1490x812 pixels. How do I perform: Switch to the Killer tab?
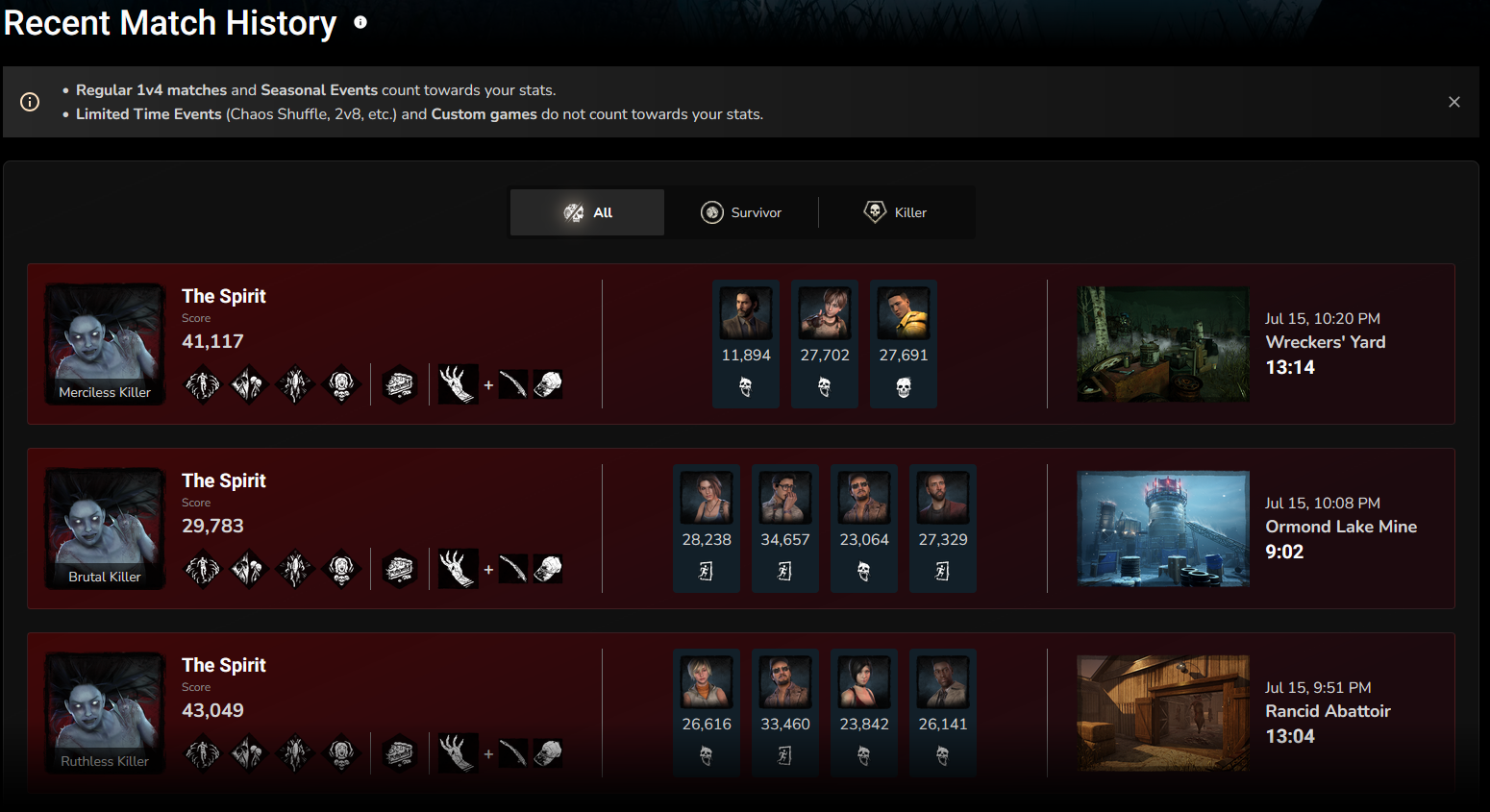(895, 212)
